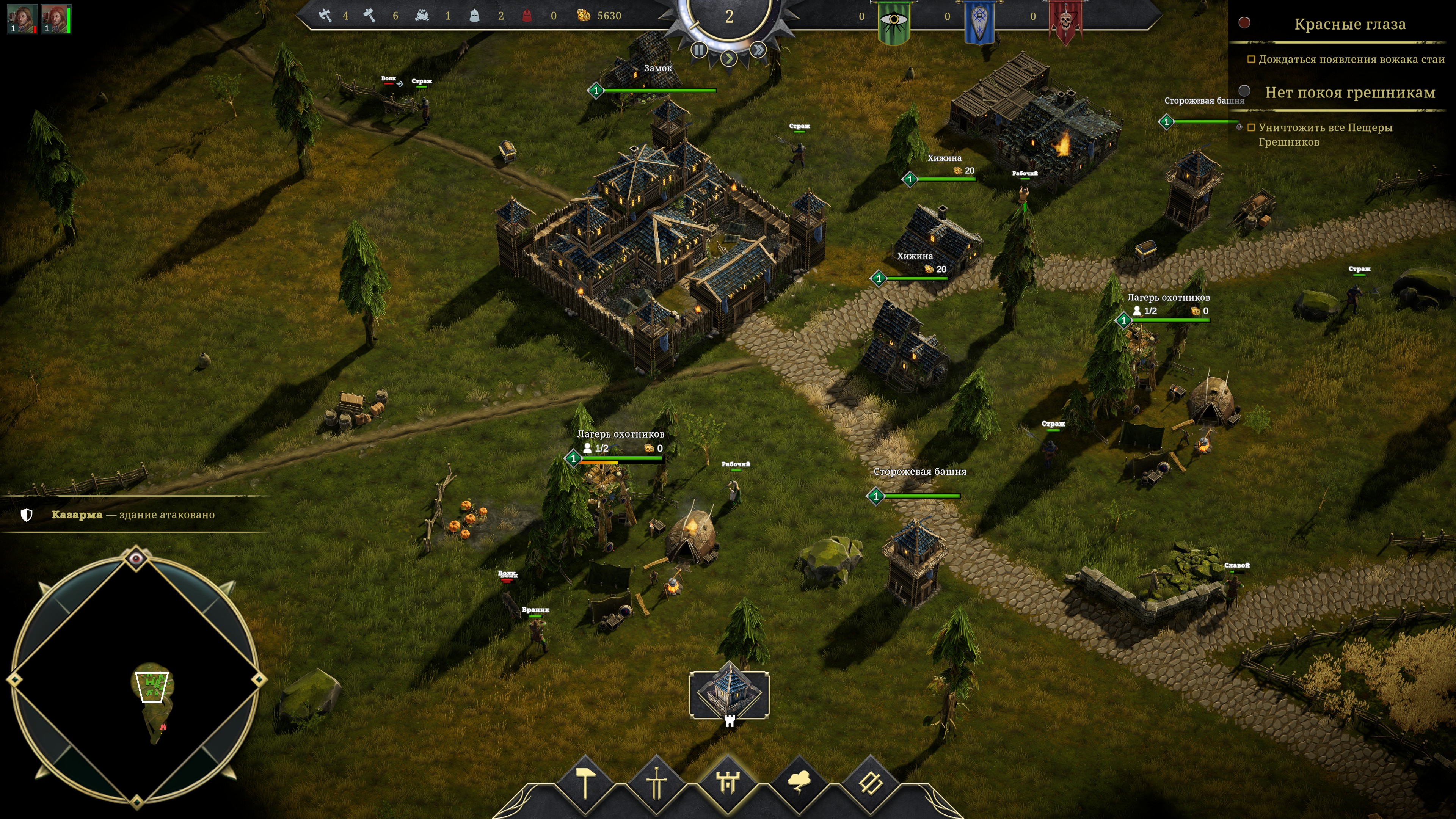Choose the watchtower building card
Screen dimensions: 1456x819
[x=729, y=694]
